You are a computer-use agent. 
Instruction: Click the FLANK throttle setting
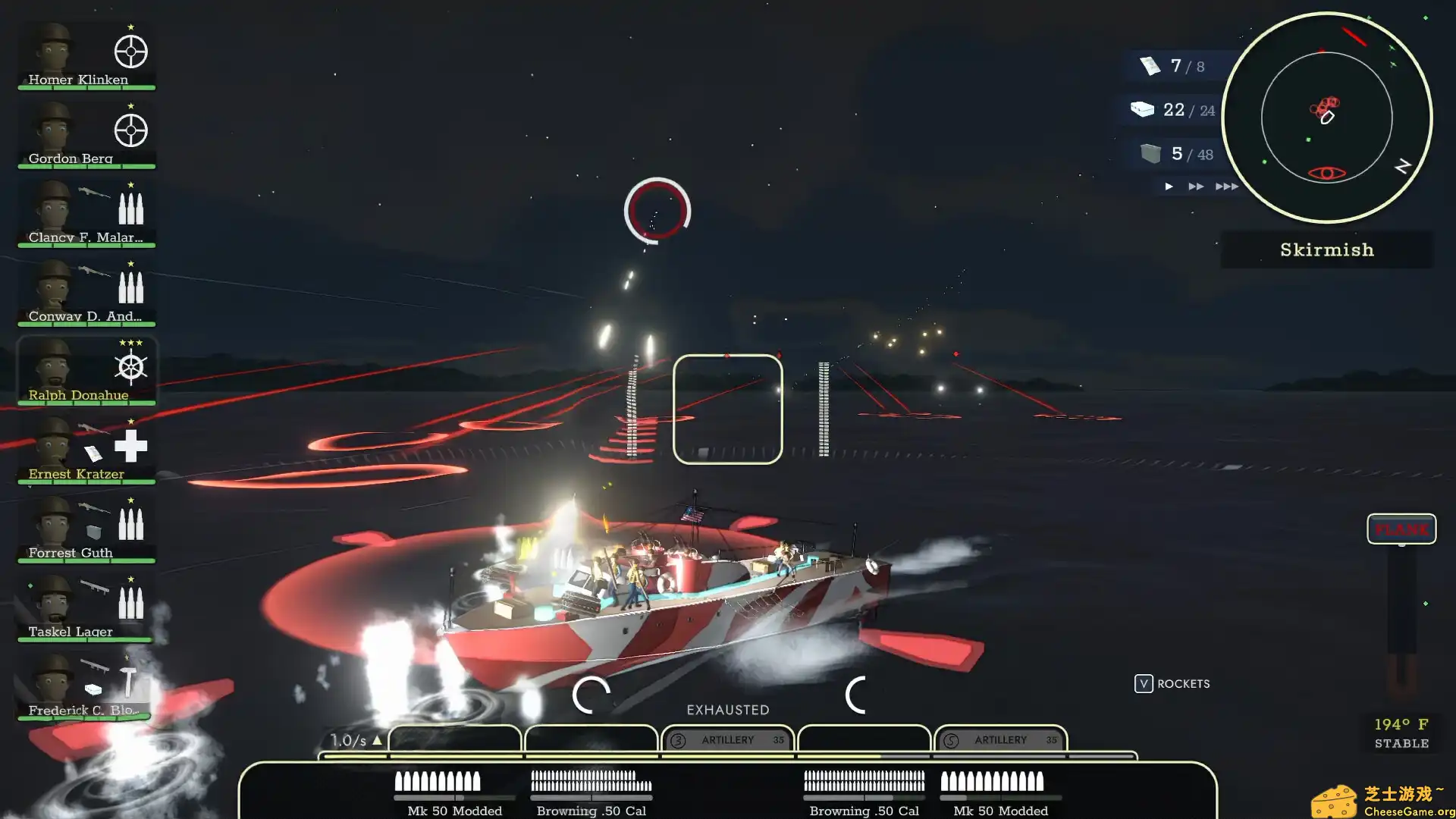tap(1401, 529)
